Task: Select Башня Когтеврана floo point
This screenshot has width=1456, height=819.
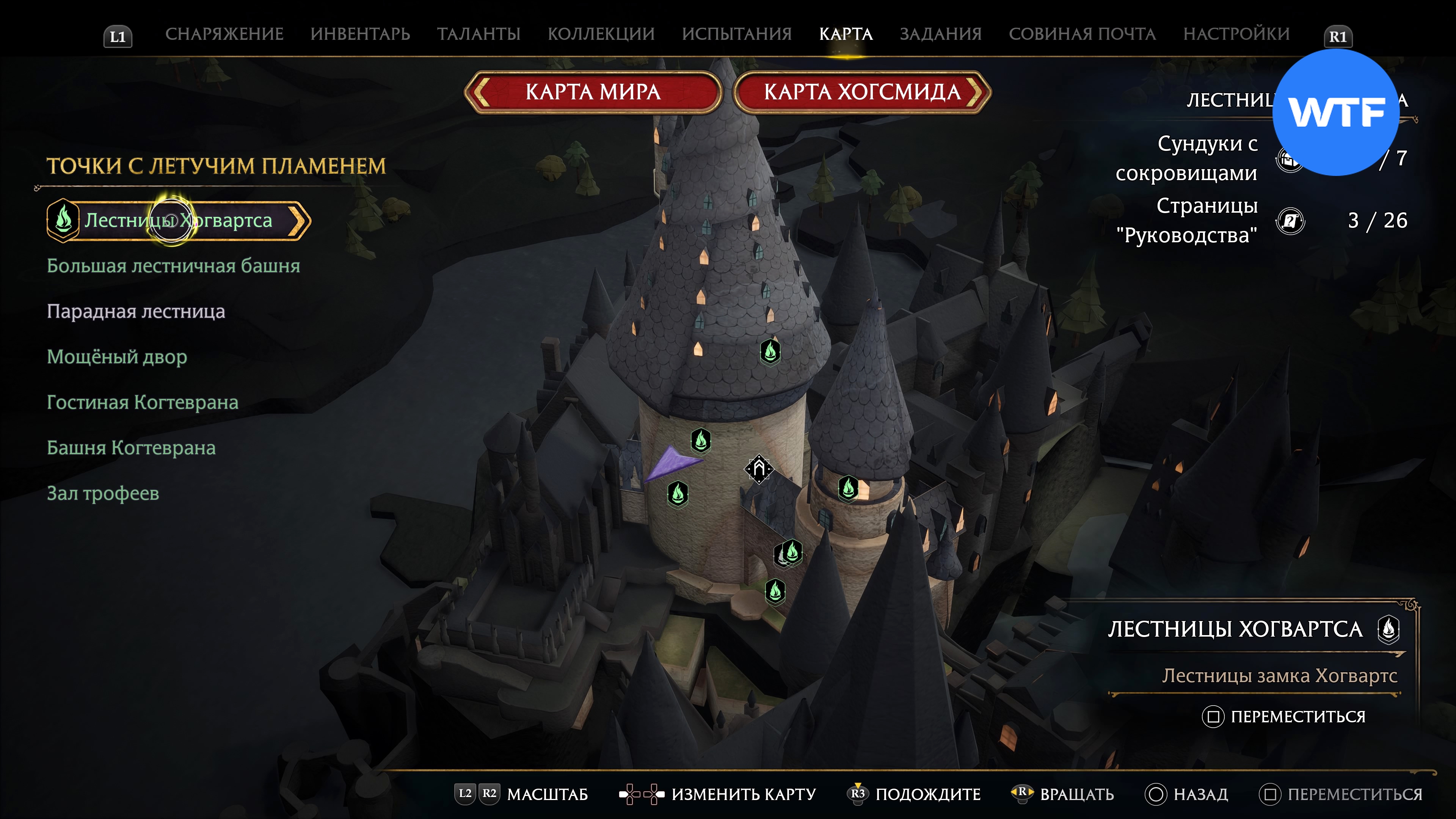Action: [131, 448]
